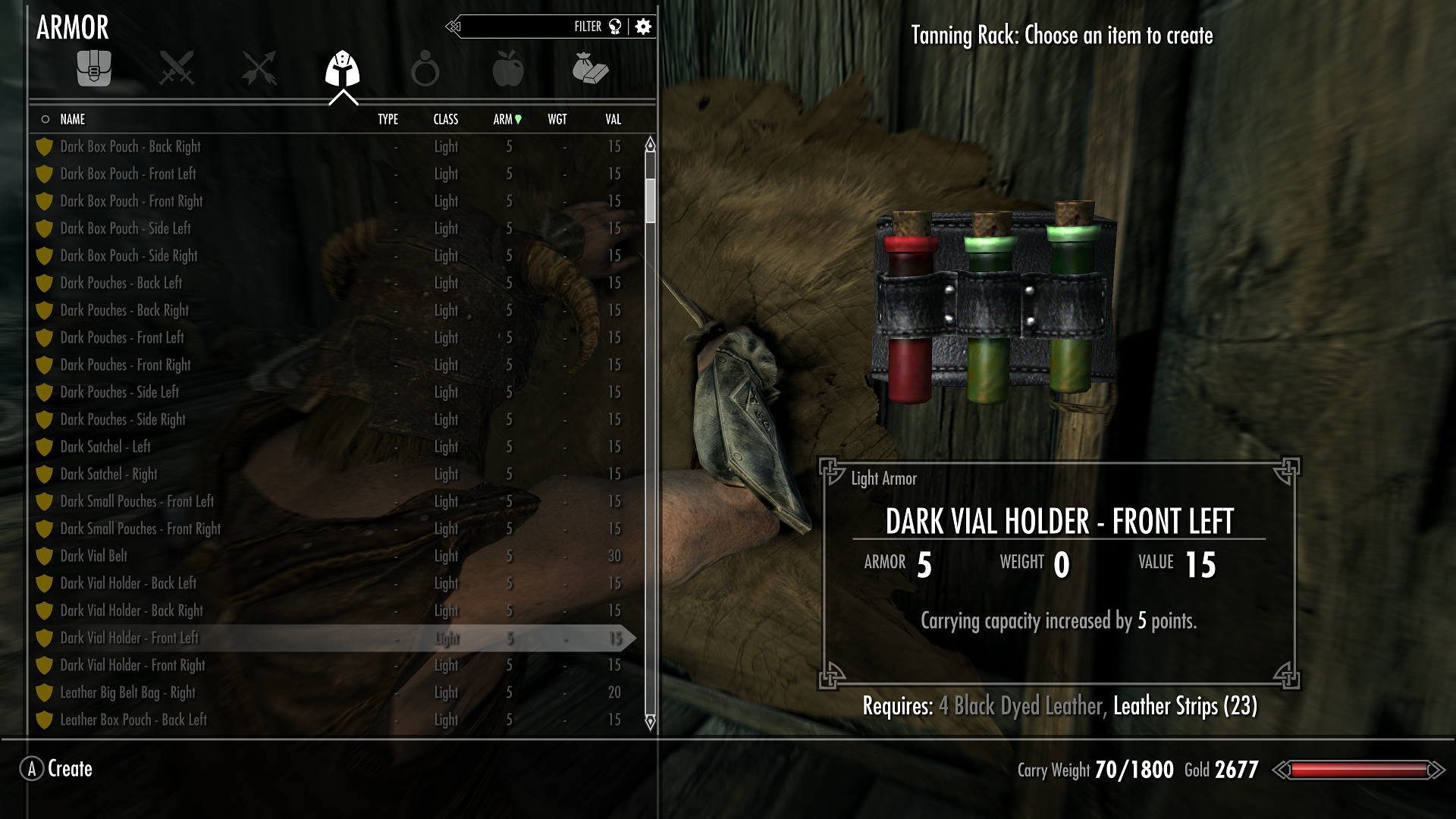Sort items by VAL column
This screenshot has height=819, width=1456.
tap(613, 119)
